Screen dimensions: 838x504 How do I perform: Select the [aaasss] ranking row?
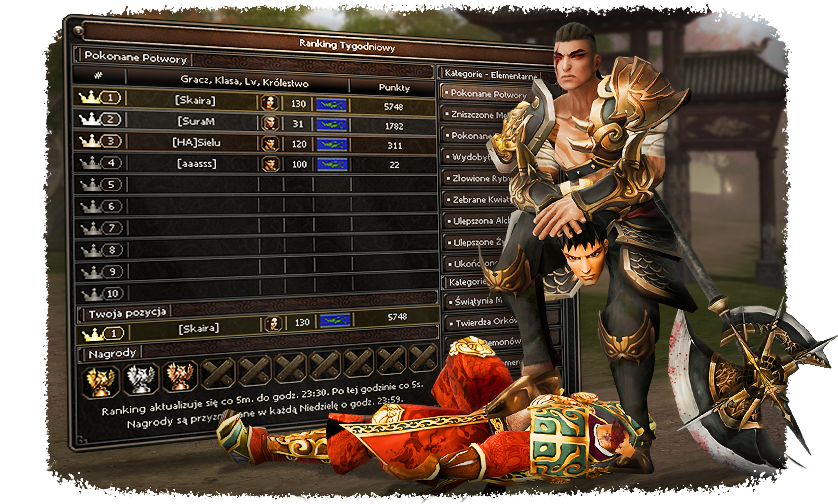tap(255, 163)
